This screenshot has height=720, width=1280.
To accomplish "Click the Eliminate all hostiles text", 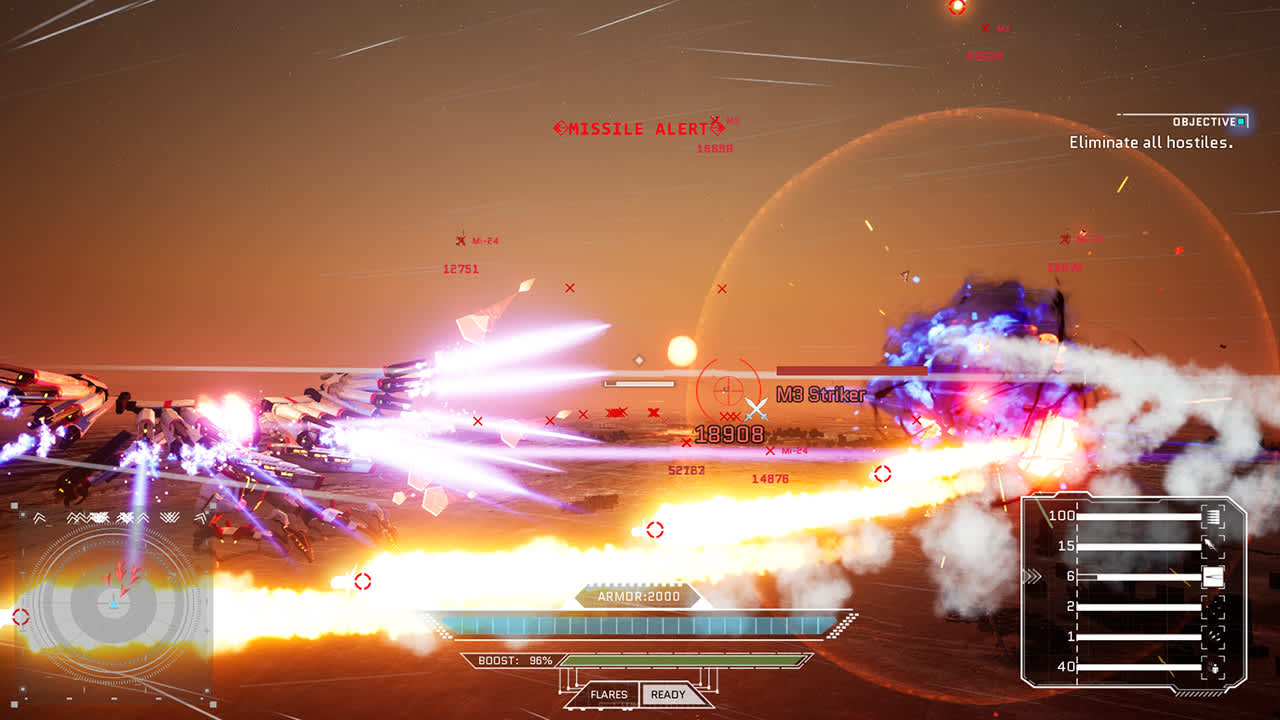I will [1148, 143].
